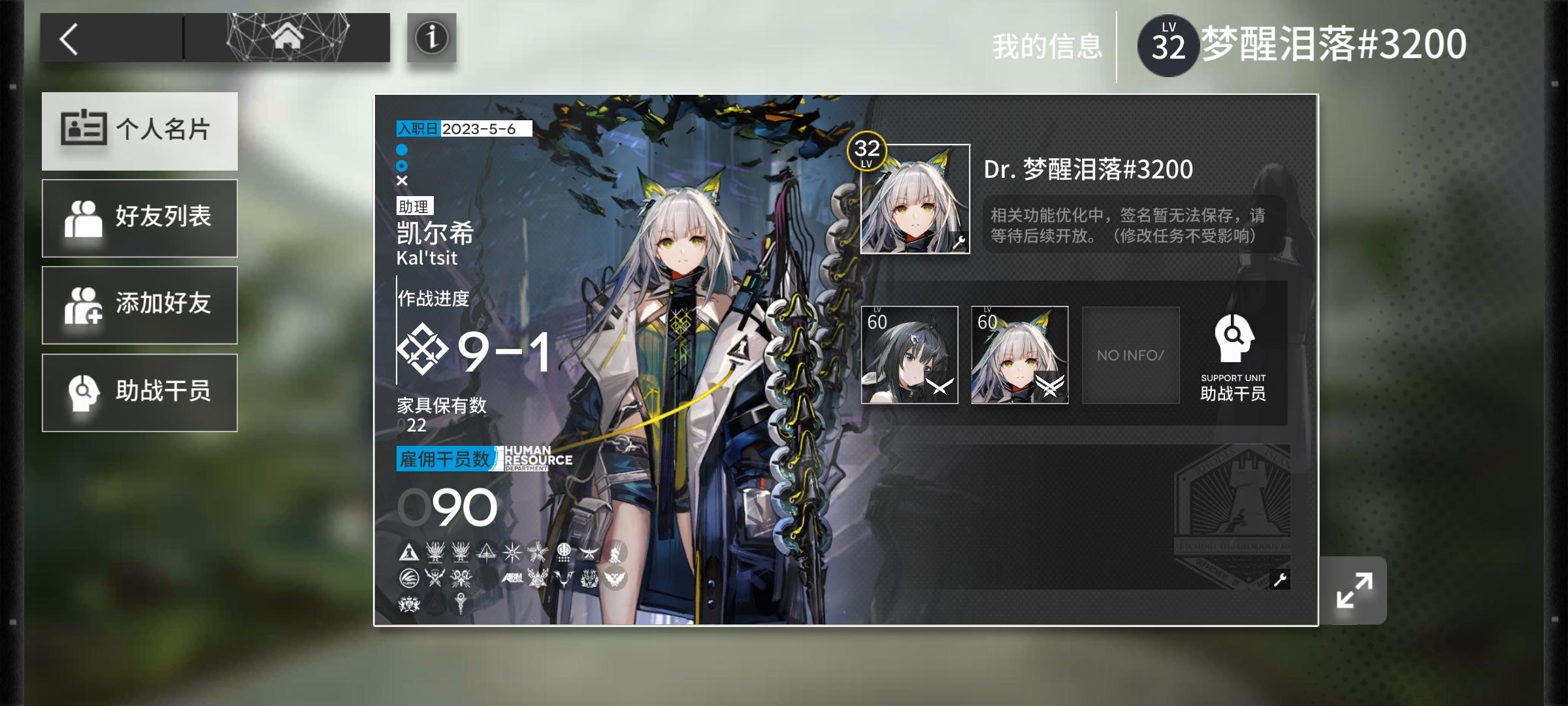Open the 好友列表 friend list
Viewport: 1568px width, 706px height.
pyautogui.click(x=139, y=218)
